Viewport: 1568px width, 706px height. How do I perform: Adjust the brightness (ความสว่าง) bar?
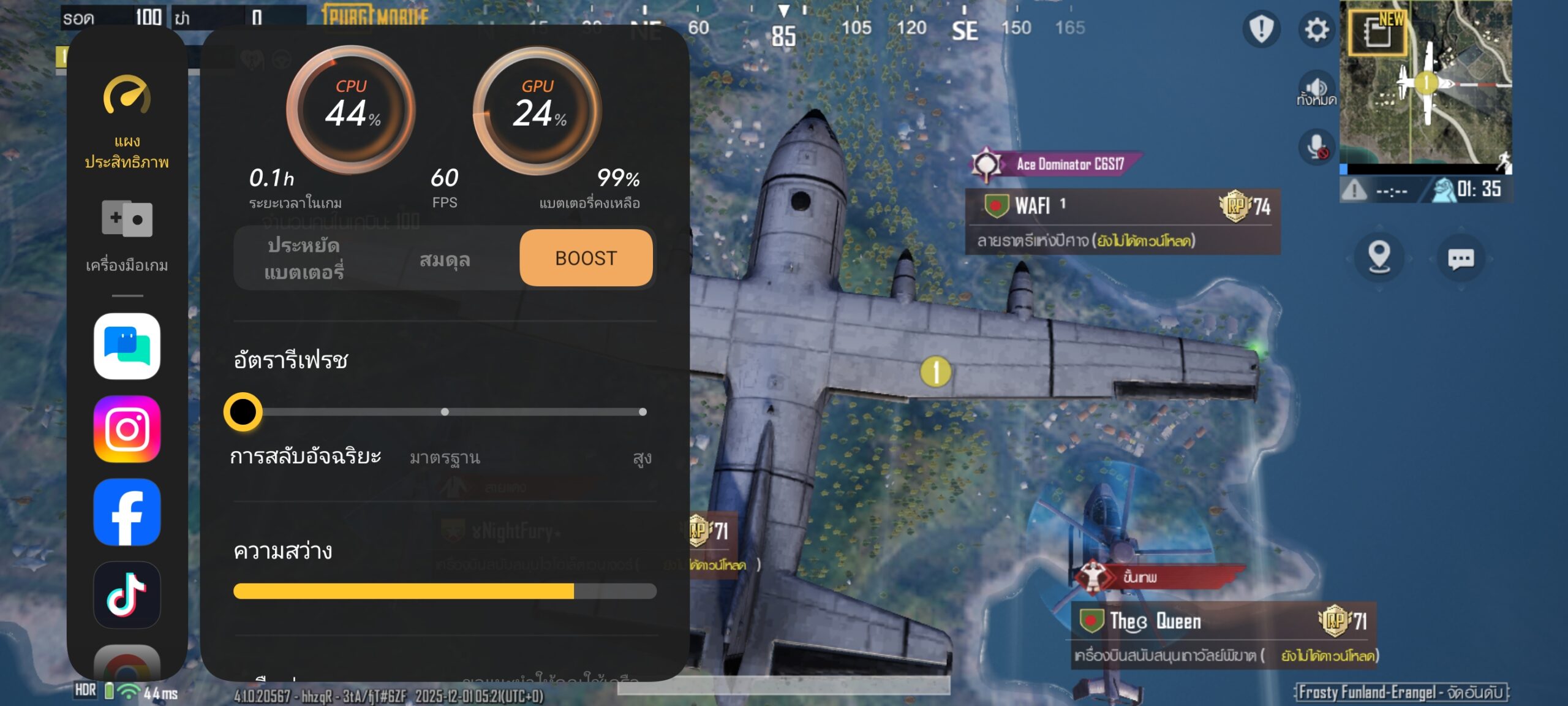(x=445, y=591)
